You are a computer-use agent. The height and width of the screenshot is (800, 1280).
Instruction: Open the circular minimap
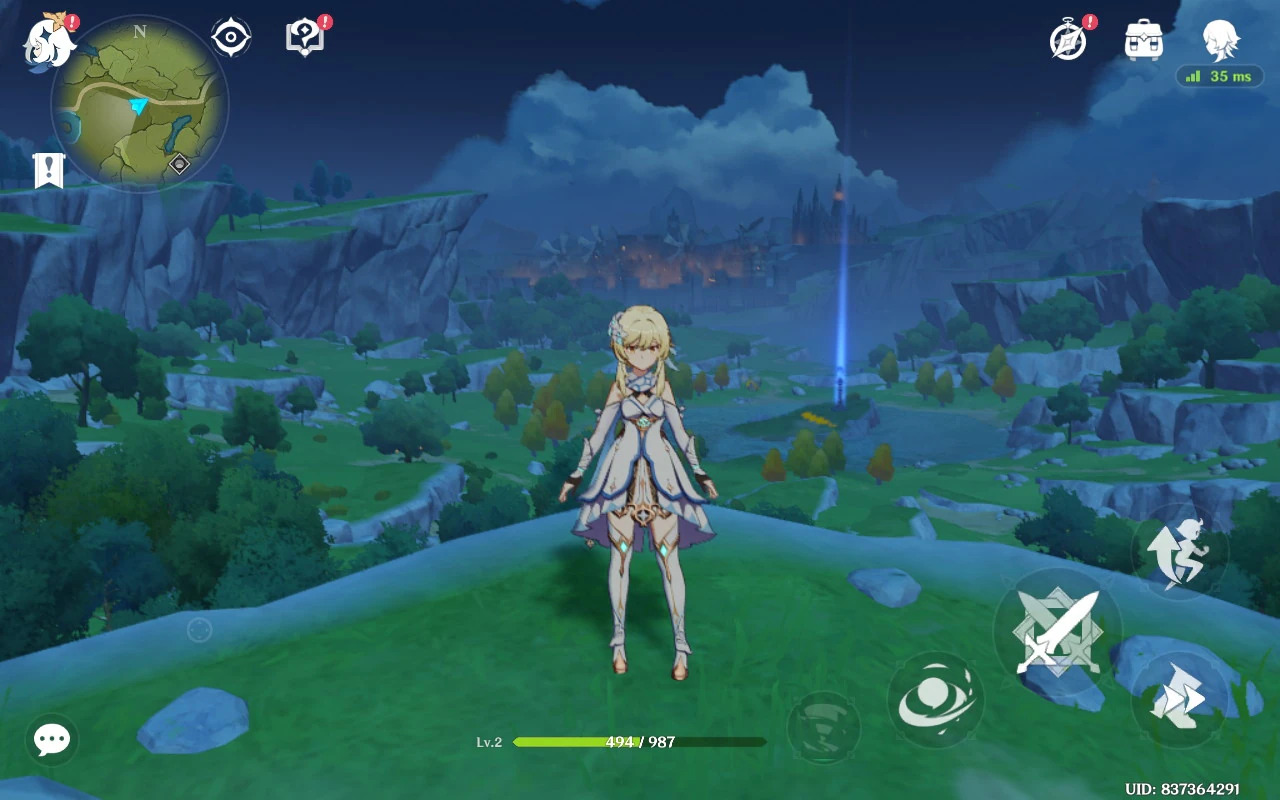coord(139,103)
